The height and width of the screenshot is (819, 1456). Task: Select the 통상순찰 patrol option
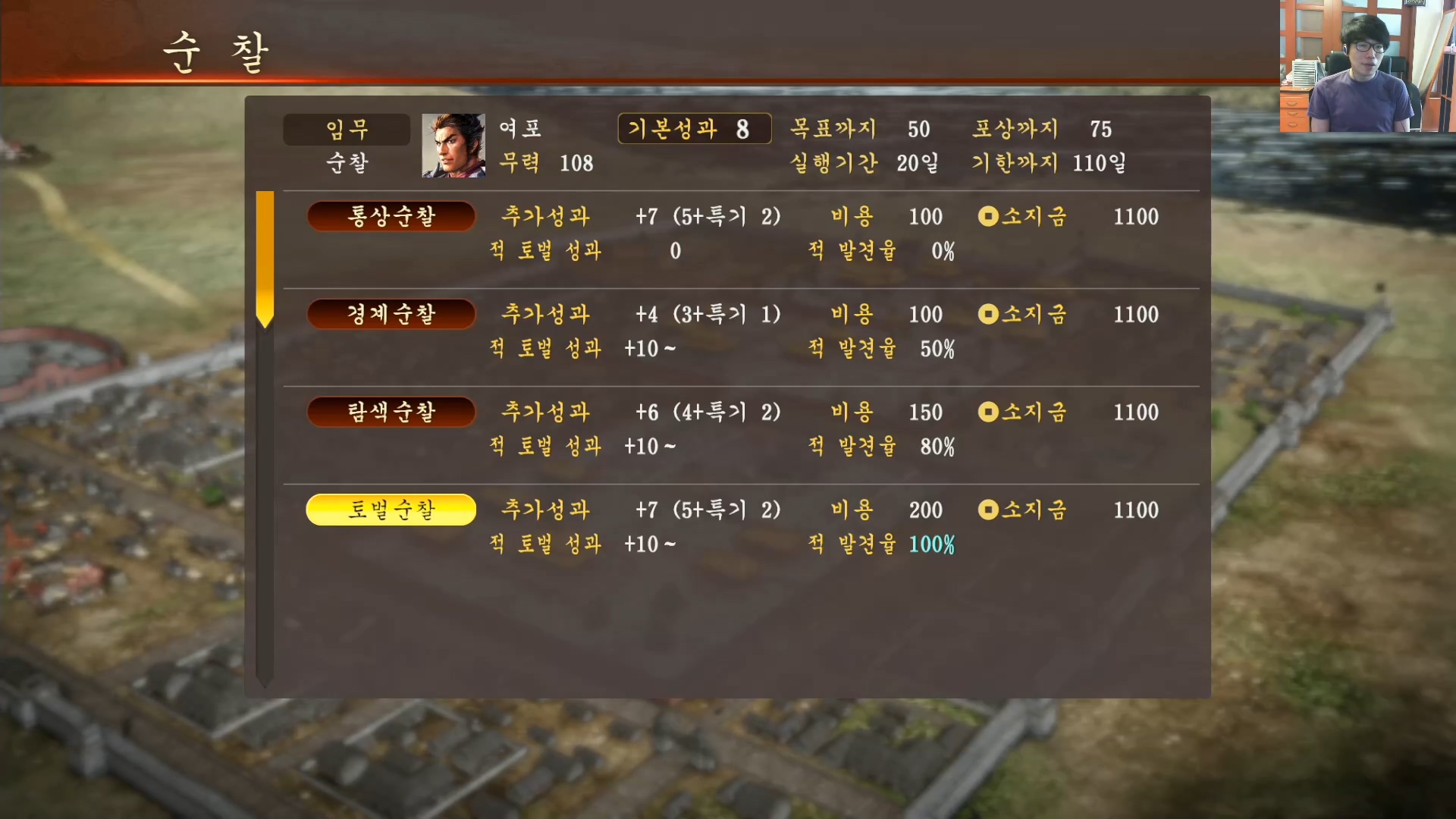click(x=391, y=217)
